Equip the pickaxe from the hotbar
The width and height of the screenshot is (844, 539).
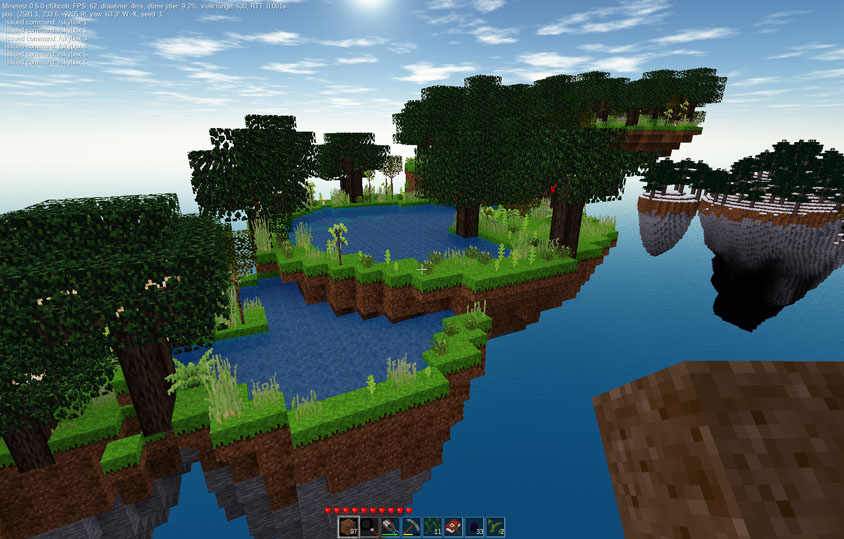pos(411,527)
